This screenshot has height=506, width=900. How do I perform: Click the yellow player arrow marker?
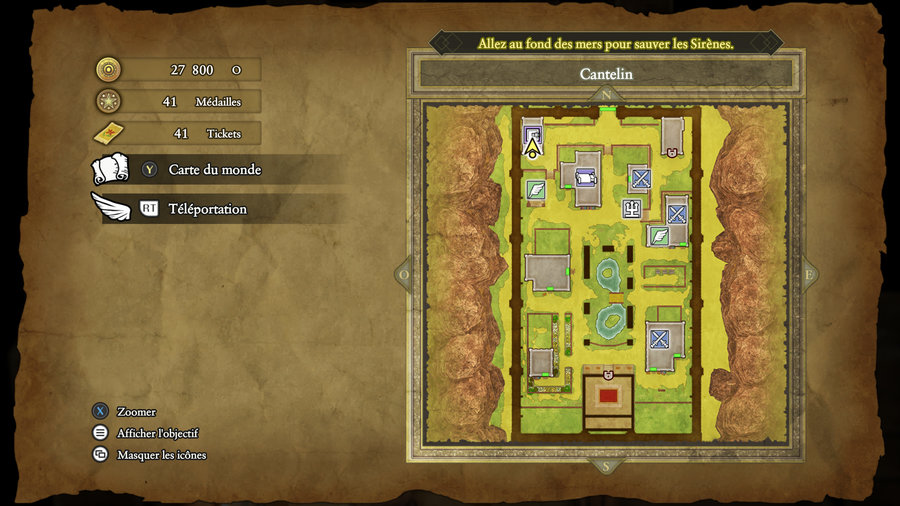point(532,148)
